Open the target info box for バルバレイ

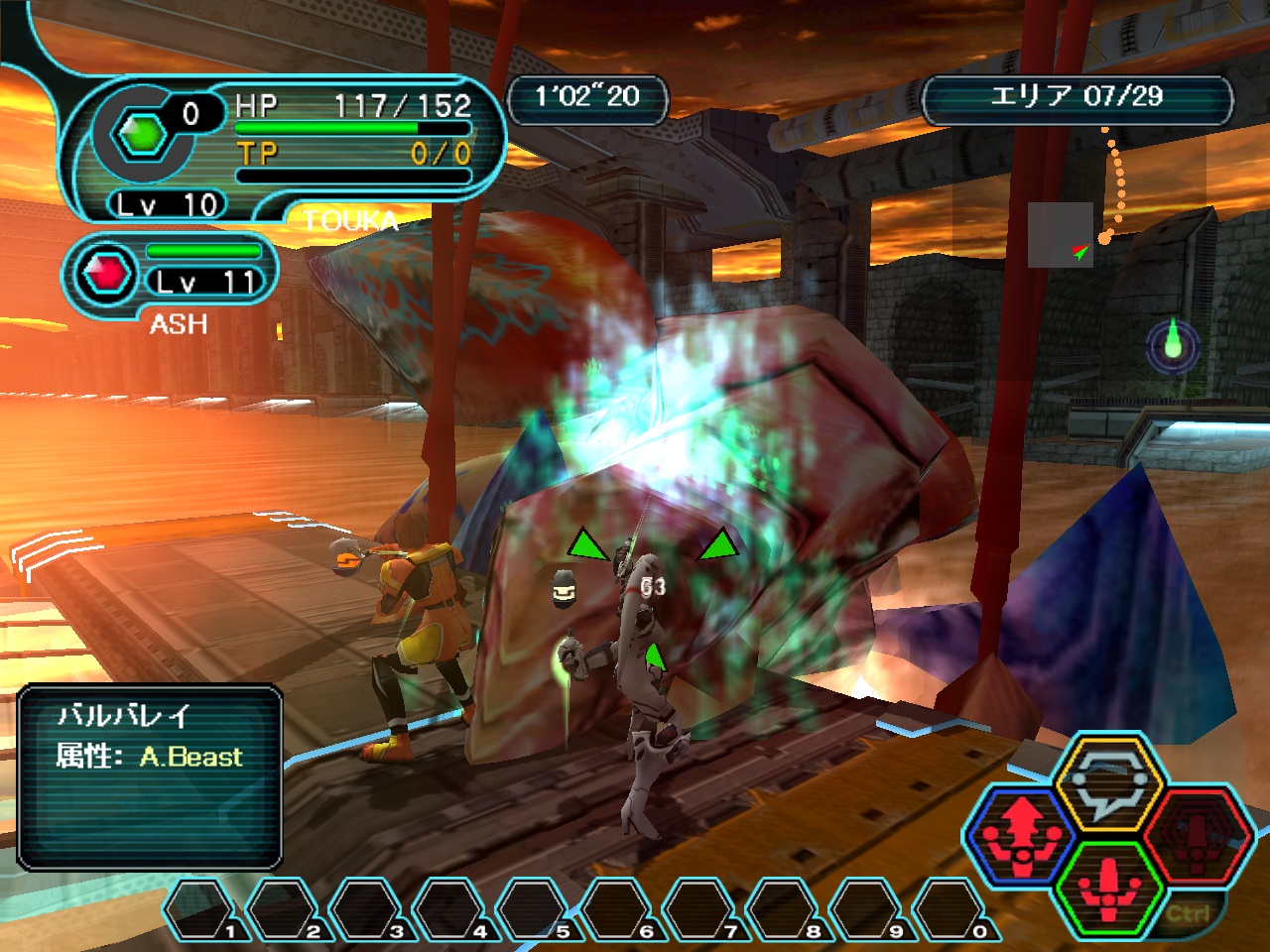(150, 776)
